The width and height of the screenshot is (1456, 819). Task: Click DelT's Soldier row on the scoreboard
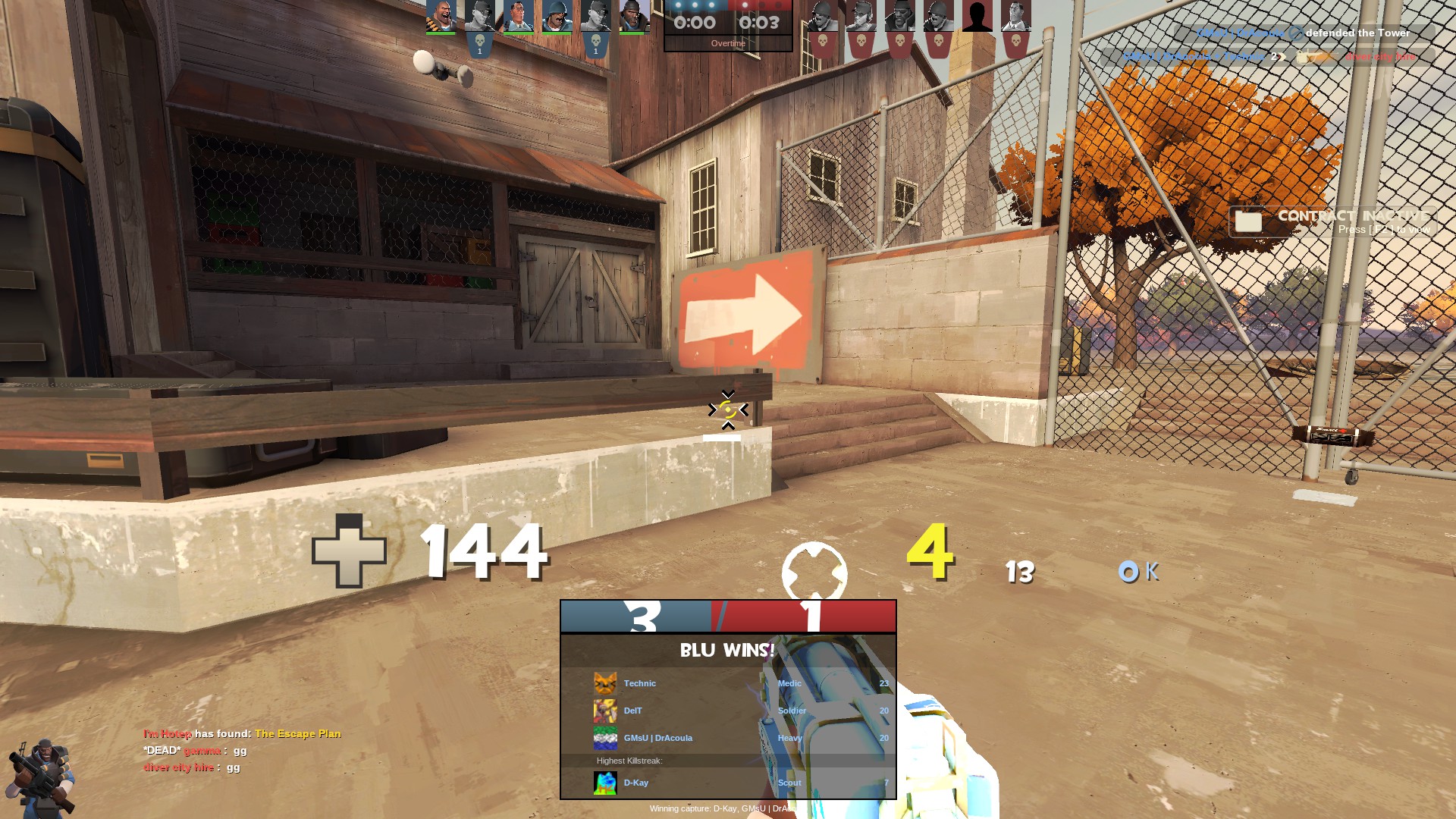pos(728,711)
